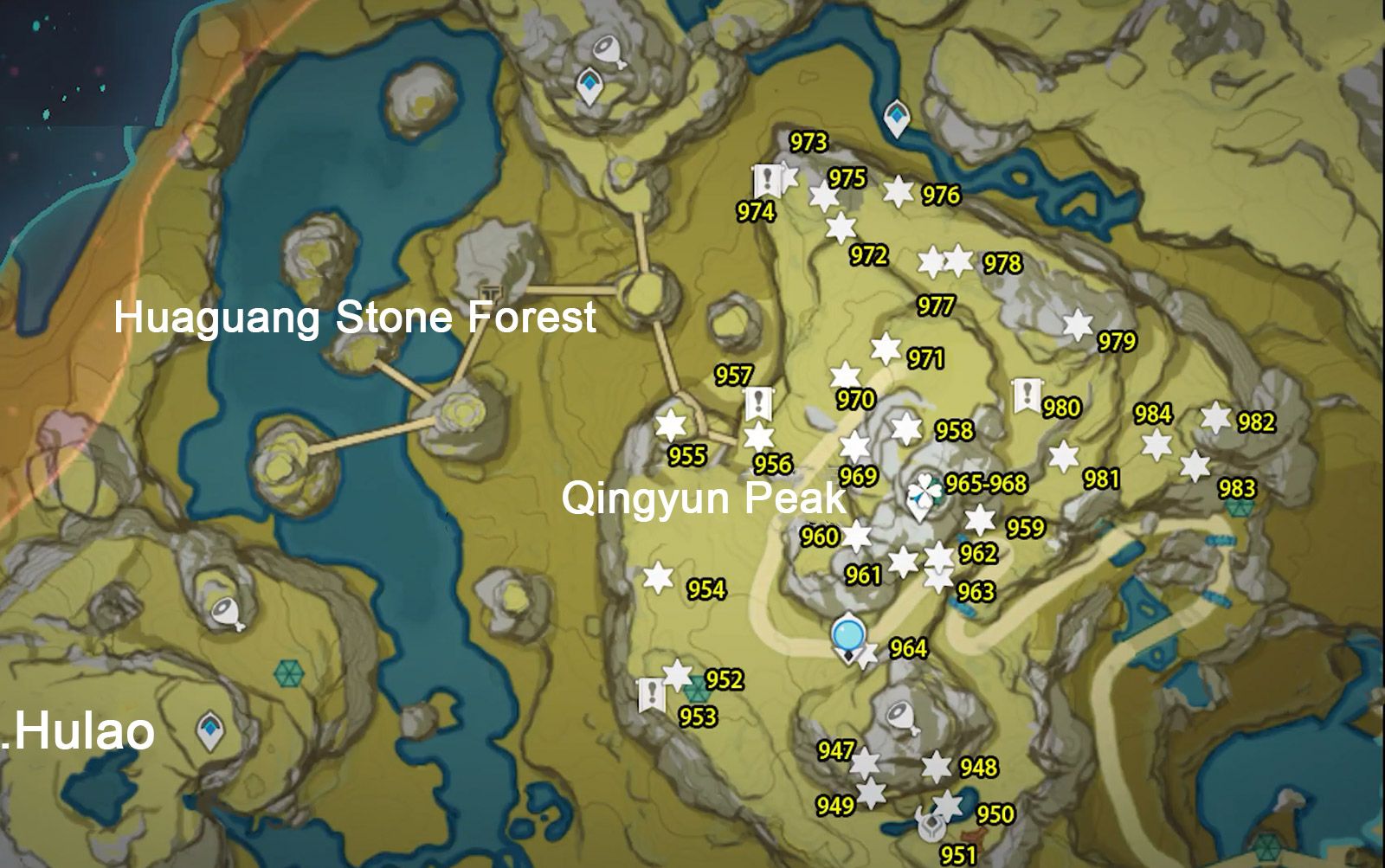The width and height of the screenshot is (1385, 868).
Task: Click the exclamation flag above label 953
Action: click(x=650, y=691)
